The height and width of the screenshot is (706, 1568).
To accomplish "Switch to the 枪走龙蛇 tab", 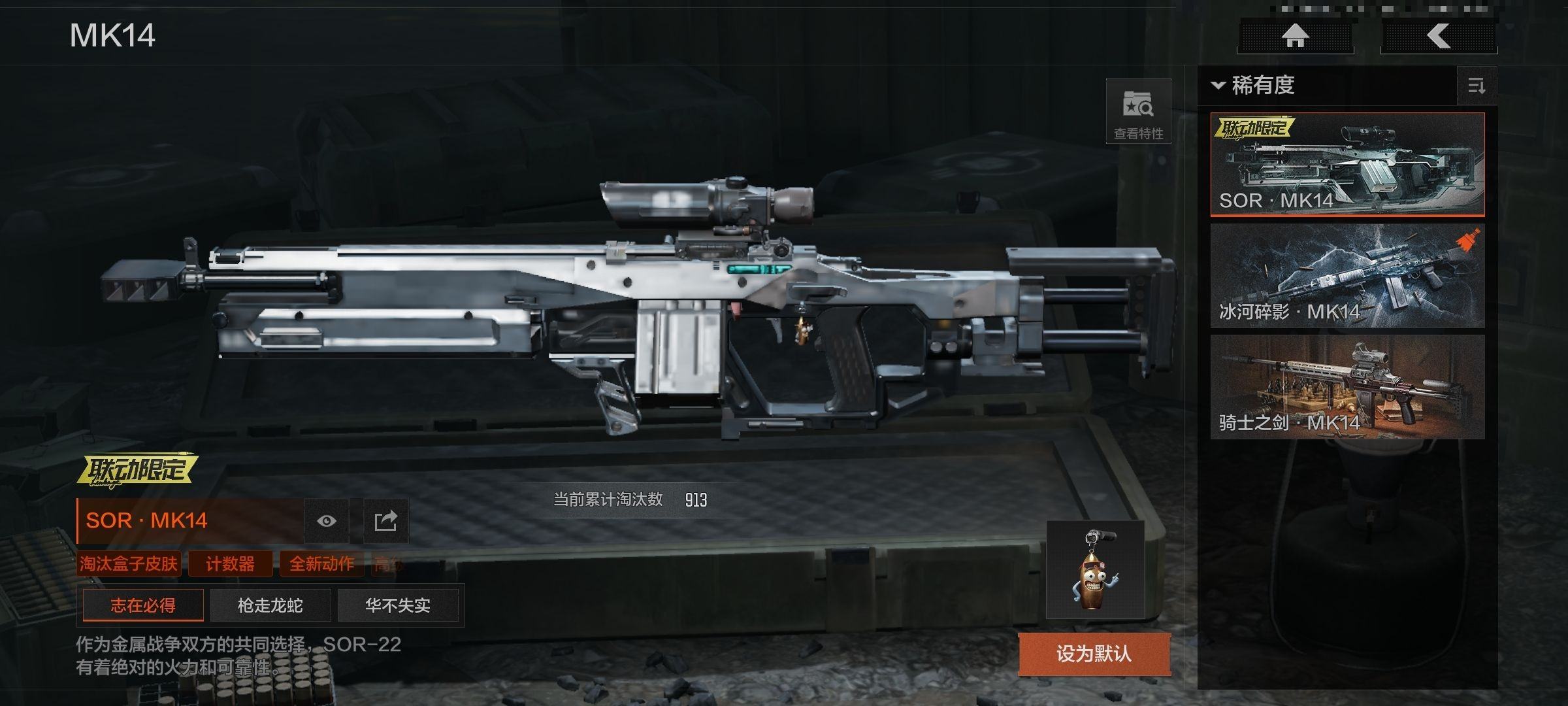I will 270,605.
